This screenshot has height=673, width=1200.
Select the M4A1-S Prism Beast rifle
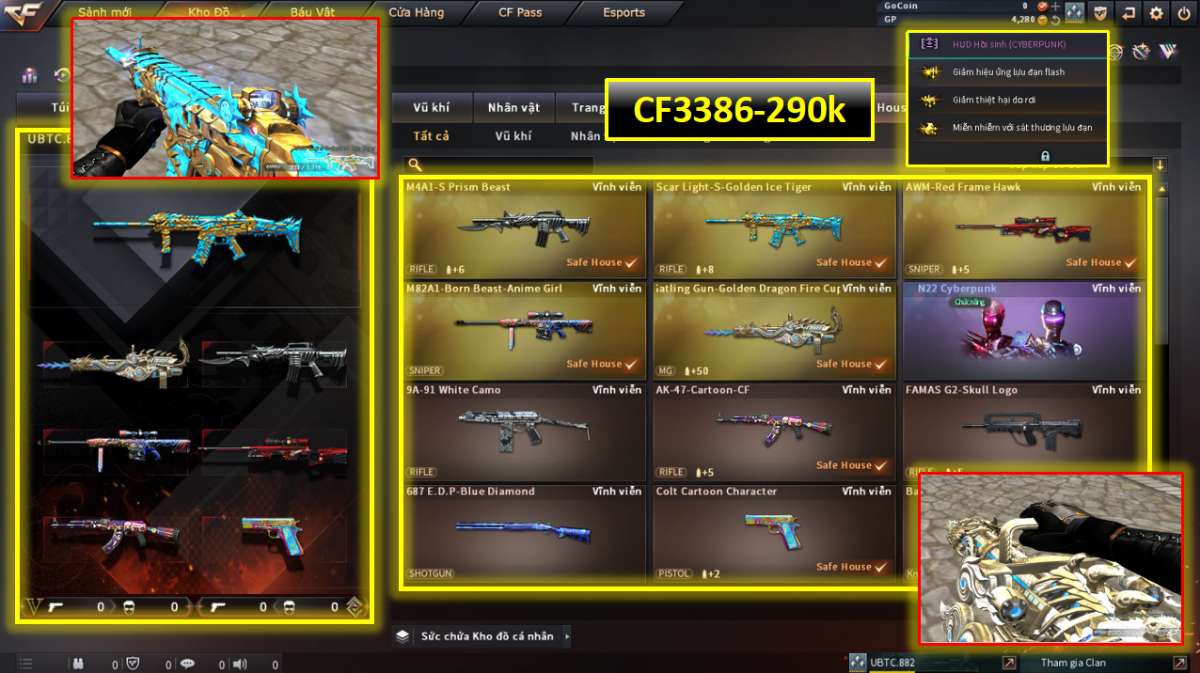coord(525,228)
